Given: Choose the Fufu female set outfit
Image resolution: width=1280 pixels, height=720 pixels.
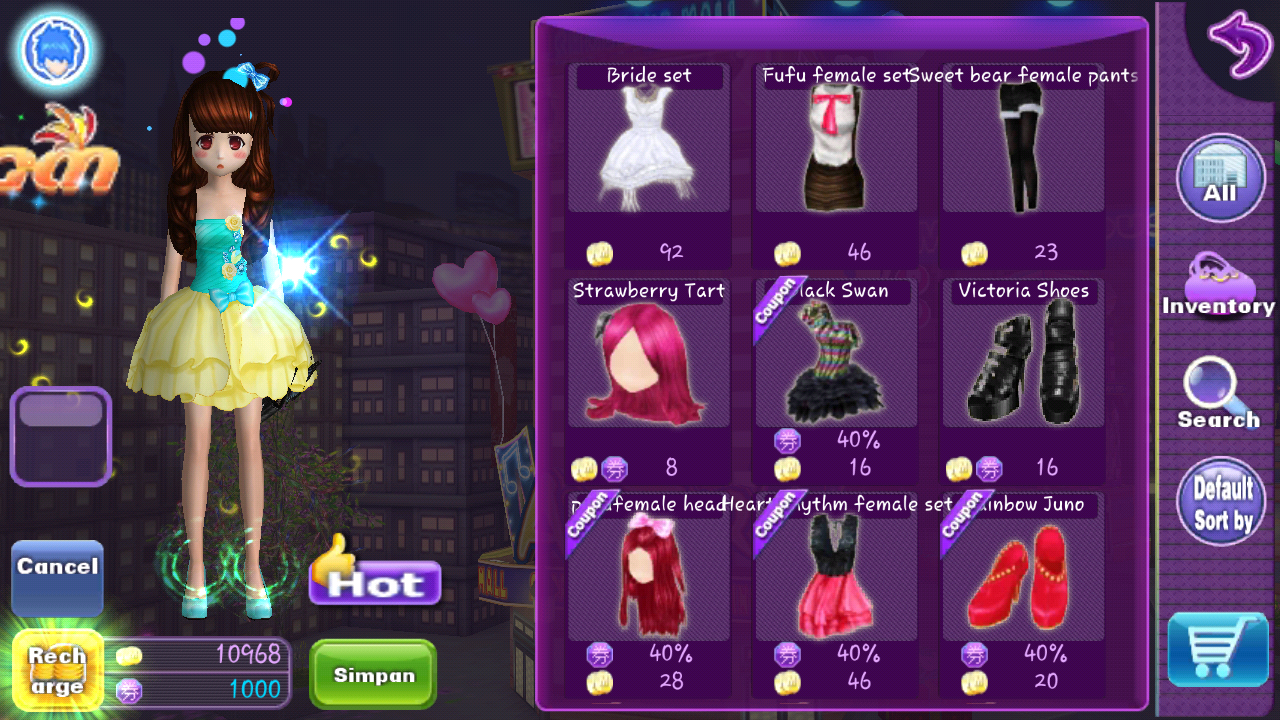Looking at the screenshot, I should 835,146.
